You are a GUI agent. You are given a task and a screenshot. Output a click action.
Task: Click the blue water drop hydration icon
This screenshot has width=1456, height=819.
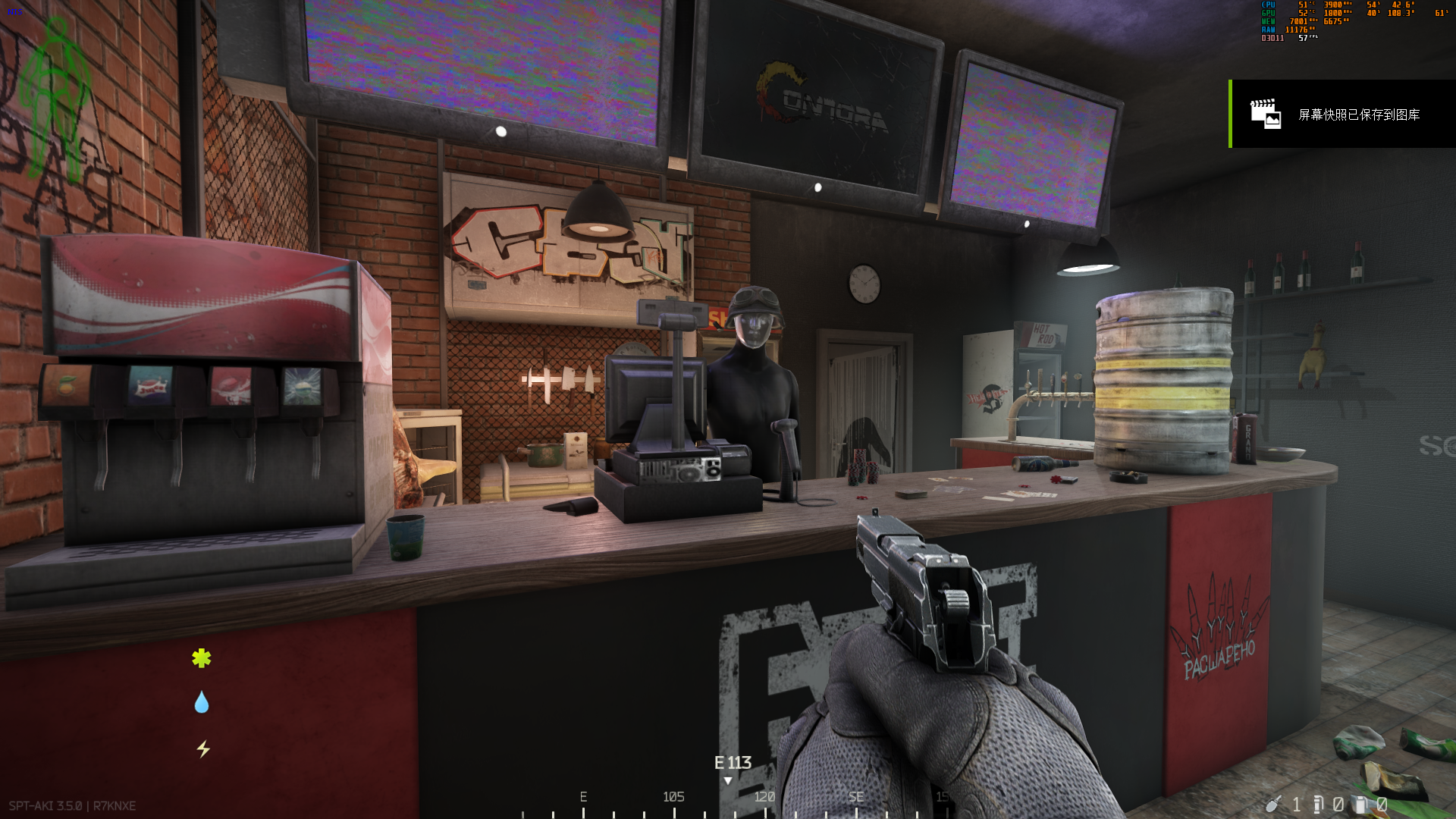(201, 702)
